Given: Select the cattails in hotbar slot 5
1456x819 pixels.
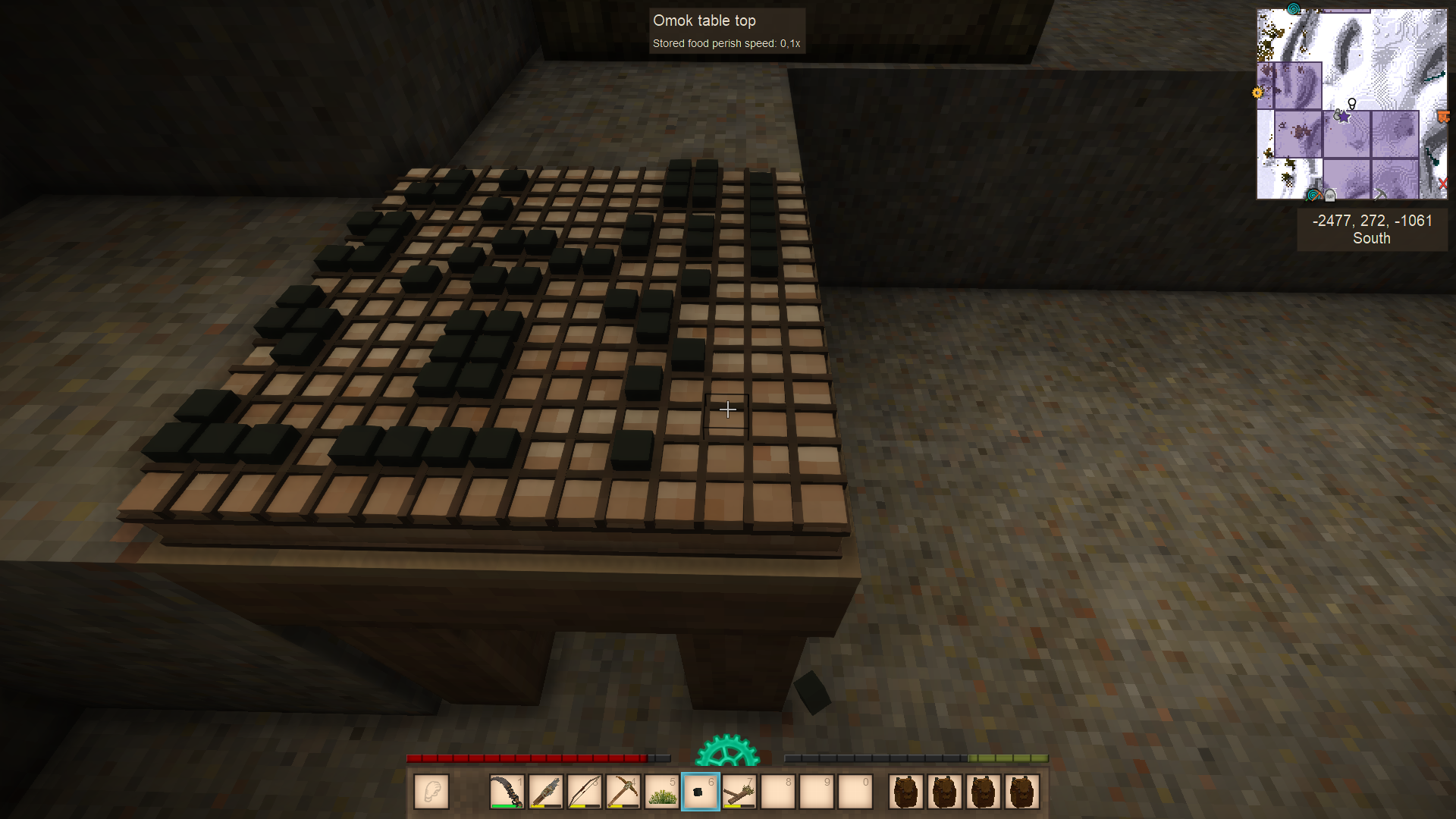Looking at the screenshot, I should coord(663,792).
